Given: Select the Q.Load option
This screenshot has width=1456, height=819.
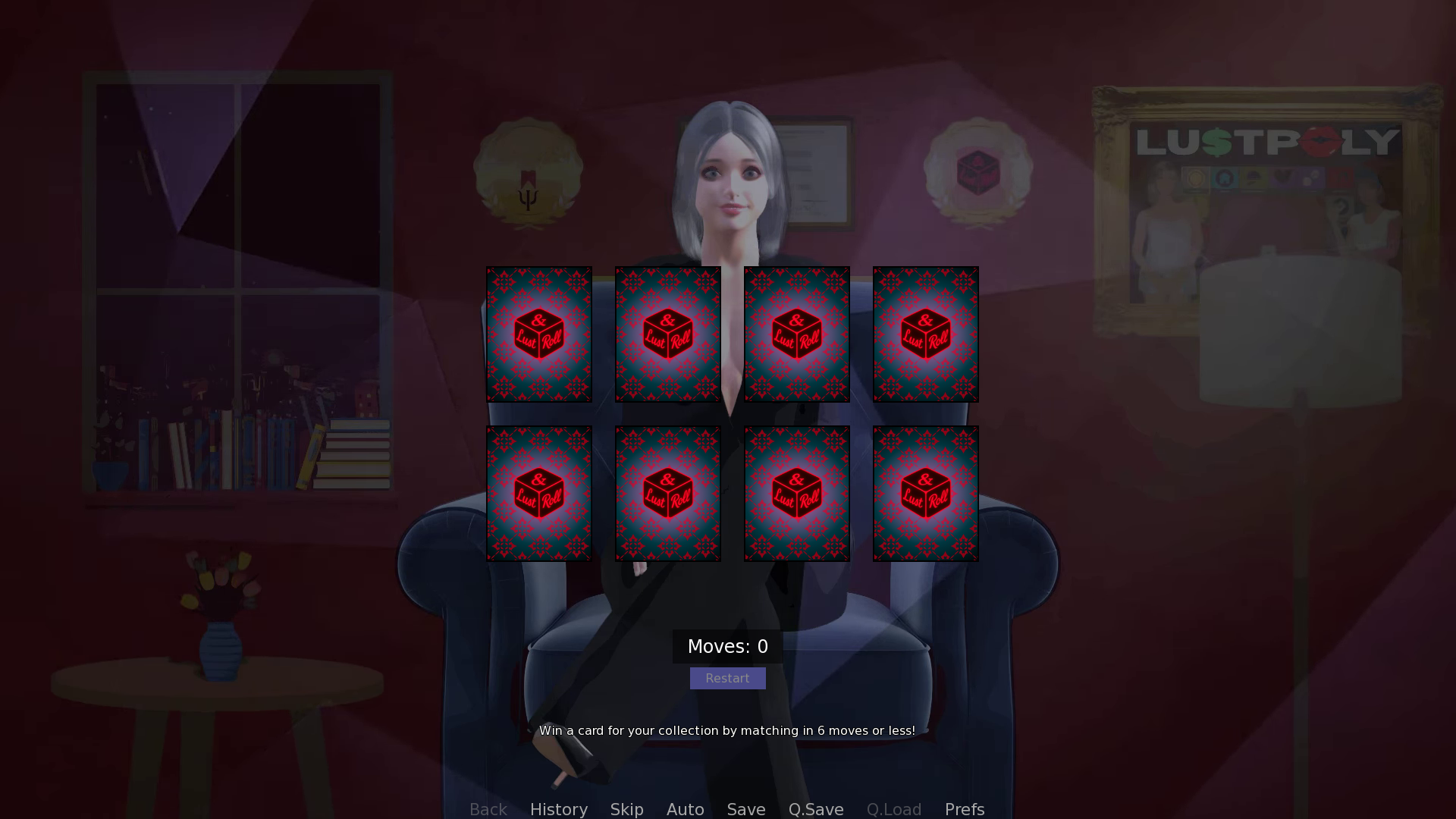Looking at the screenshot, I should tap(894, 809).
